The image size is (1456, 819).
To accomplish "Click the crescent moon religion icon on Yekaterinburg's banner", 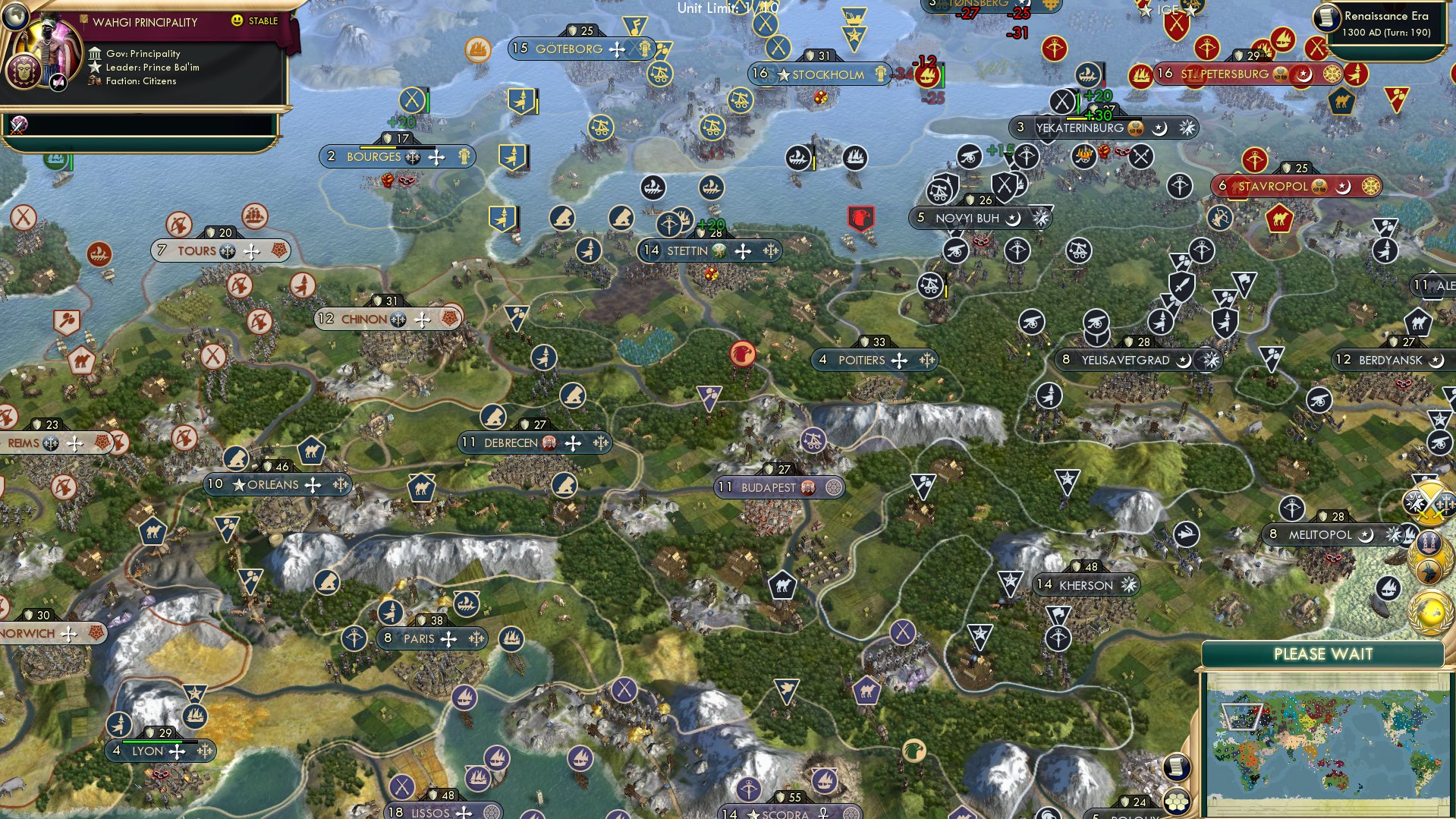I will point(1159,129).
